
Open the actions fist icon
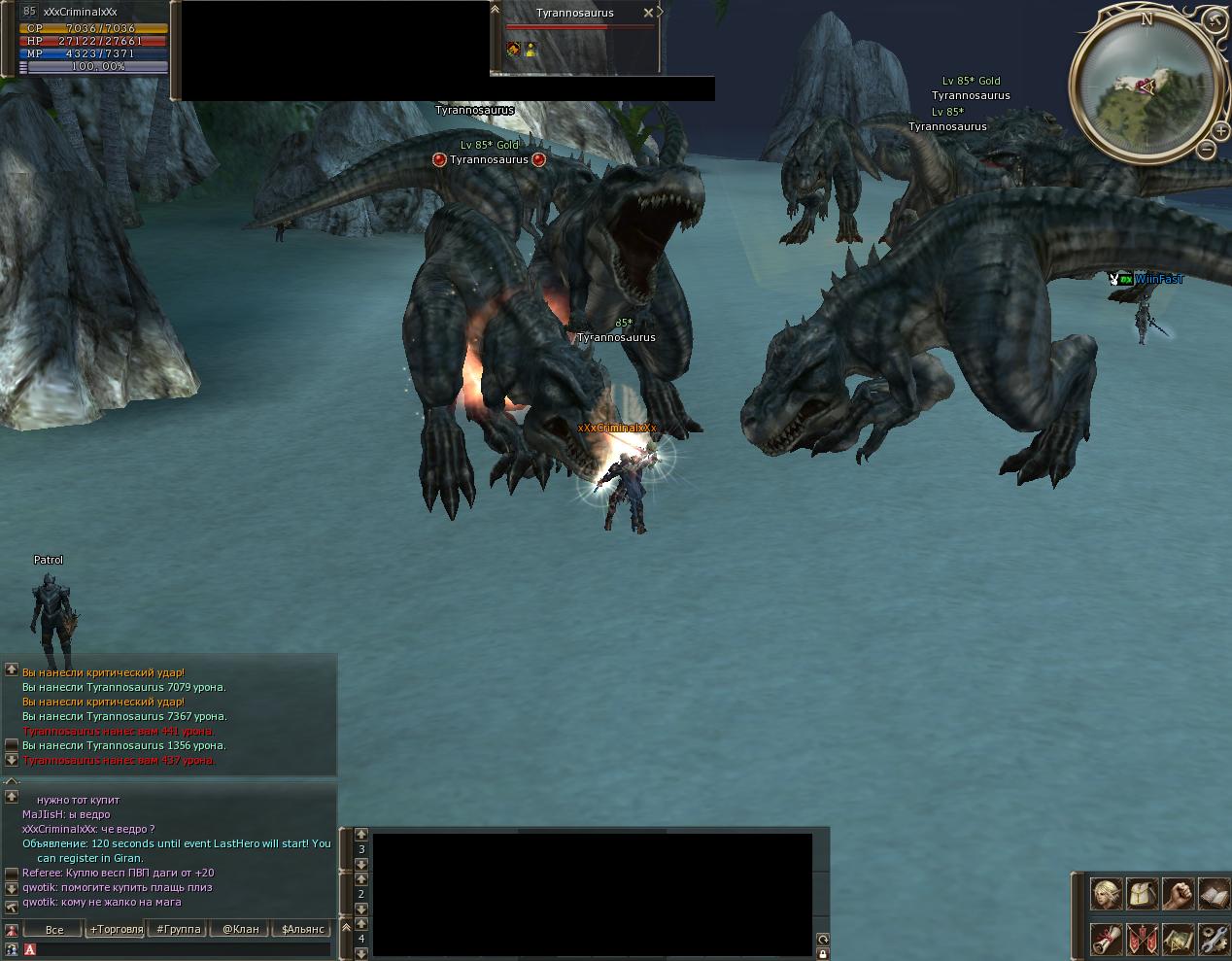1178,893
